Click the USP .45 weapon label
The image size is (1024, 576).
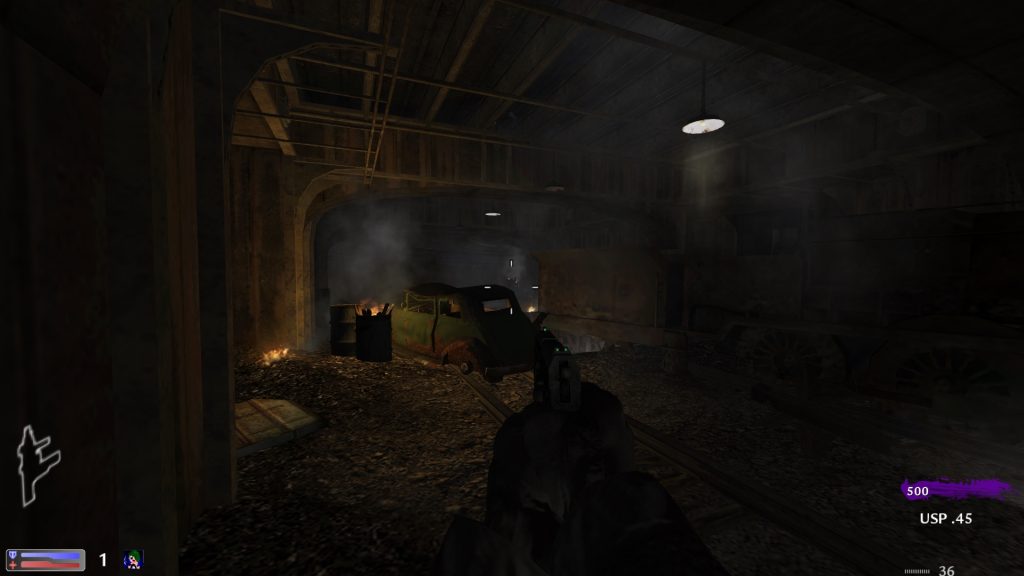(x=945, y=519)
